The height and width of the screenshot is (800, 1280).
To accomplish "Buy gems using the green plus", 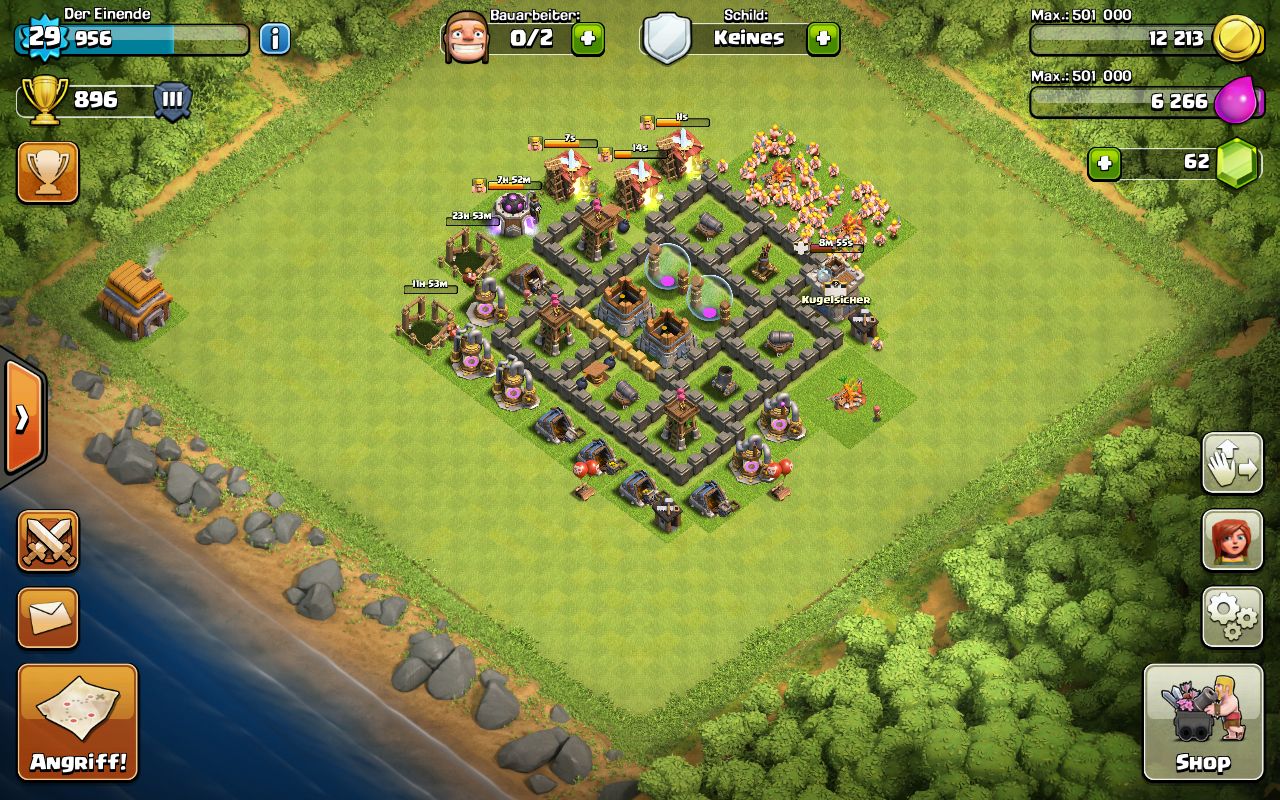I will 1104,163.
